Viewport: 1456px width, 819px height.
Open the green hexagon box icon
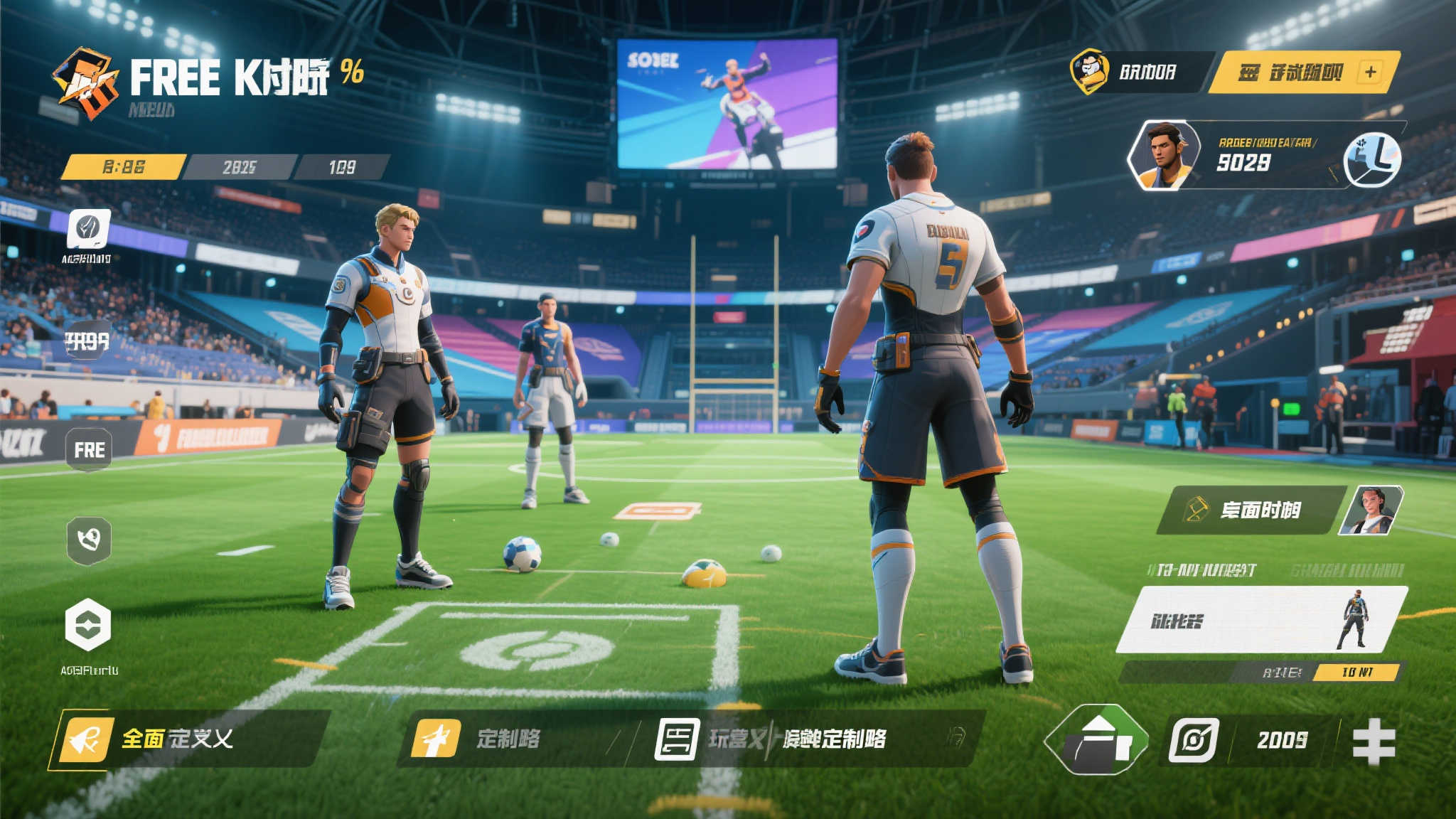click(1096, 739)
